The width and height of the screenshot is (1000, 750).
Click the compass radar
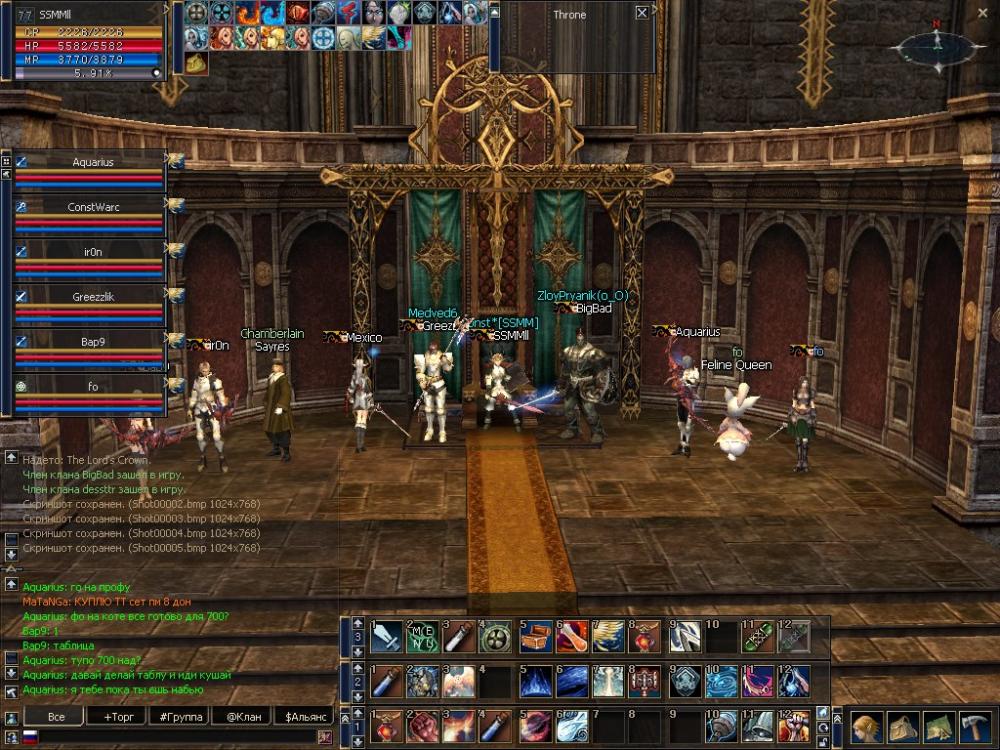coord(936,46)
